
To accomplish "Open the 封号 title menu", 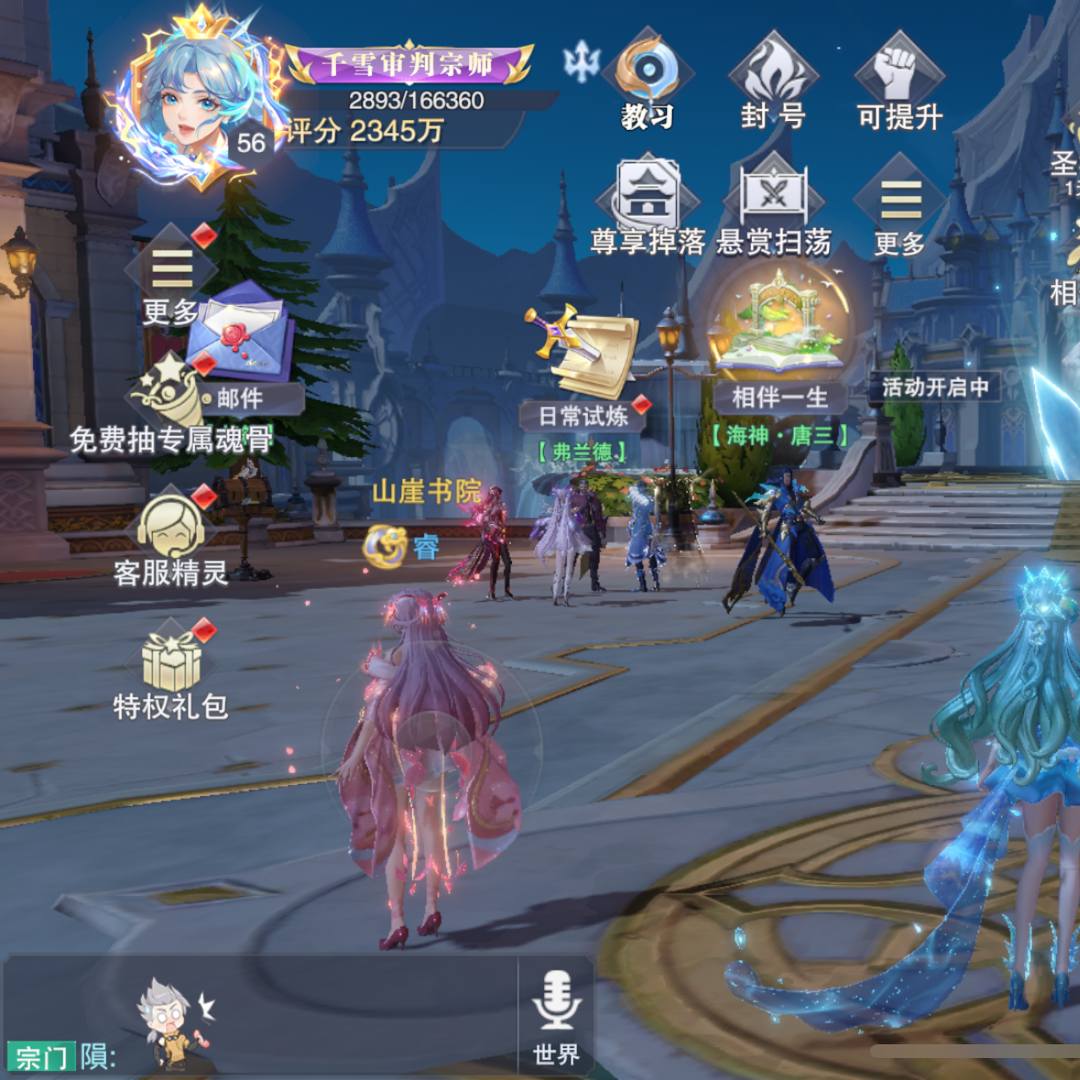I will [x=773, y=78].
